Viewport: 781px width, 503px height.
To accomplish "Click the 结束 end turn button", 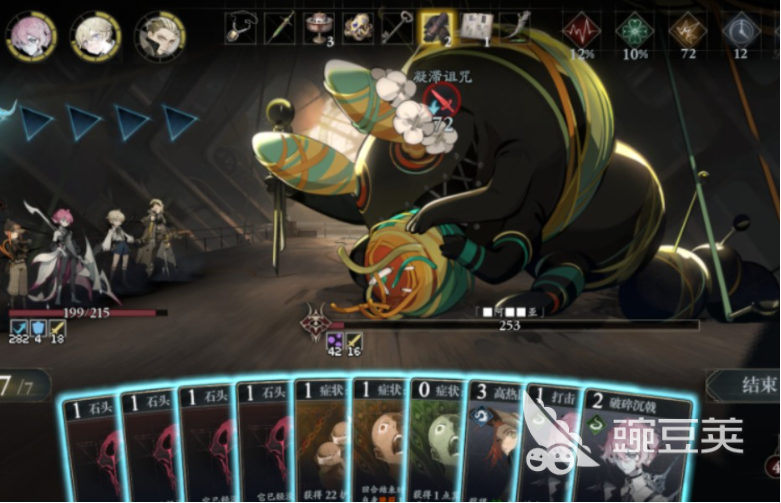I will click(x=746, y=384).
